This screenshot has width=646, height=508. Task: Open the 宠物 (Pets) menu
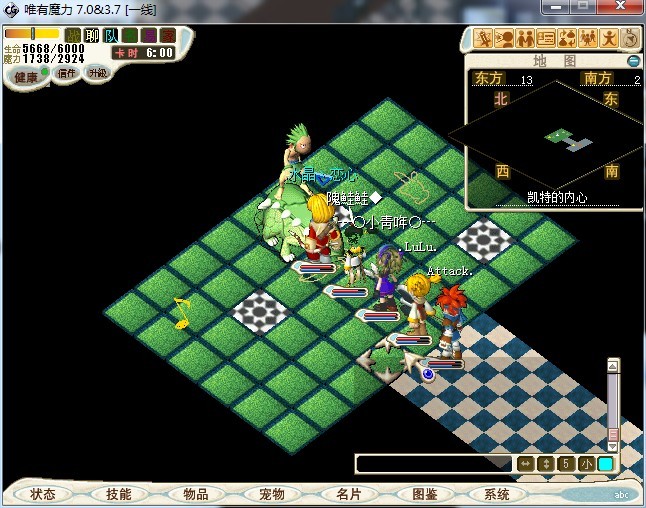(271, 494)
